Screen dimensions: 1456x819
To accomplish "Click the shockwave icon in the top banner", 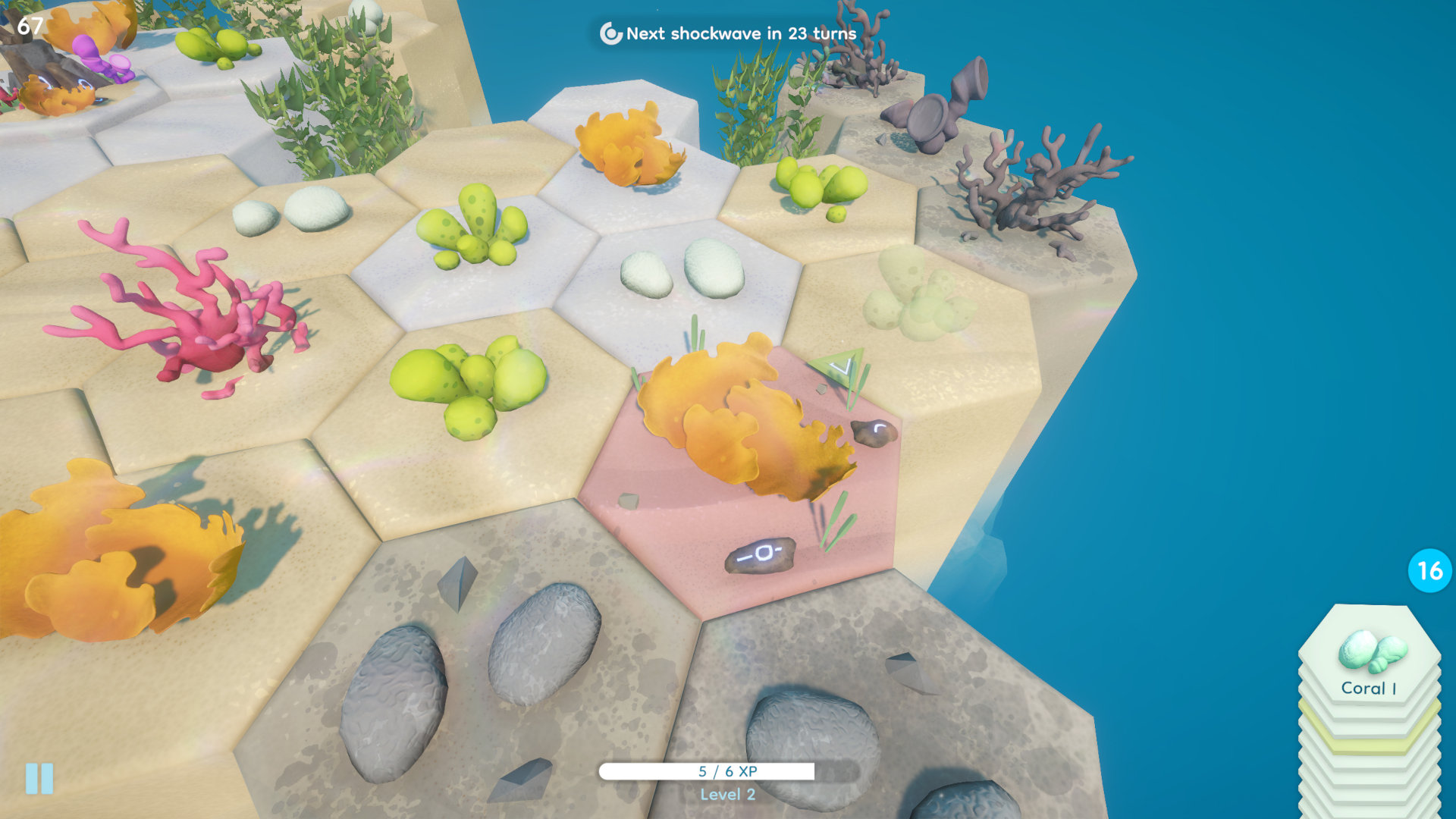I will [608, 34].
